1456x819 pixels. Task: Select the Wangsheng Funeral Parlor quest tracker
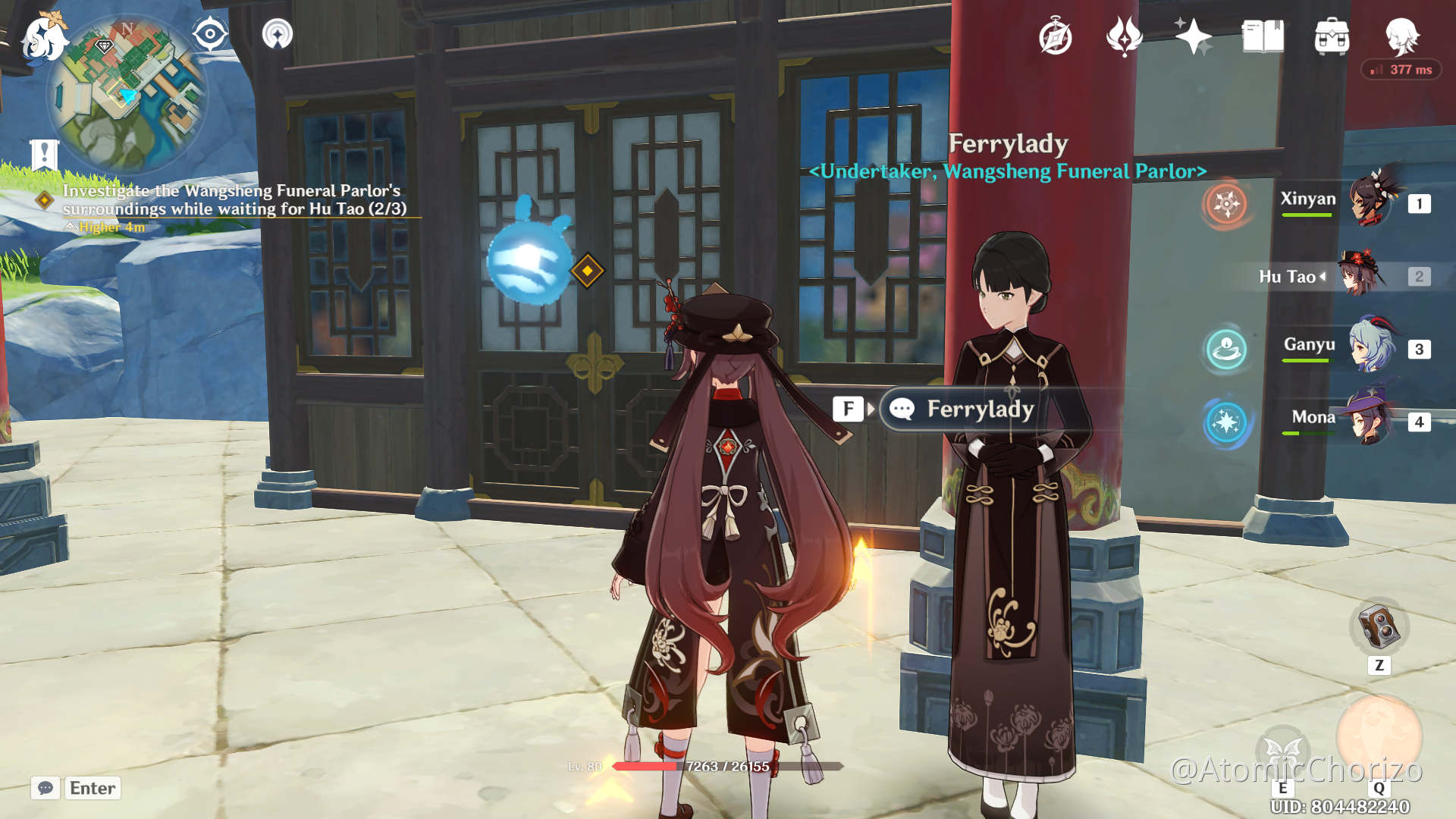click(231, 199)
